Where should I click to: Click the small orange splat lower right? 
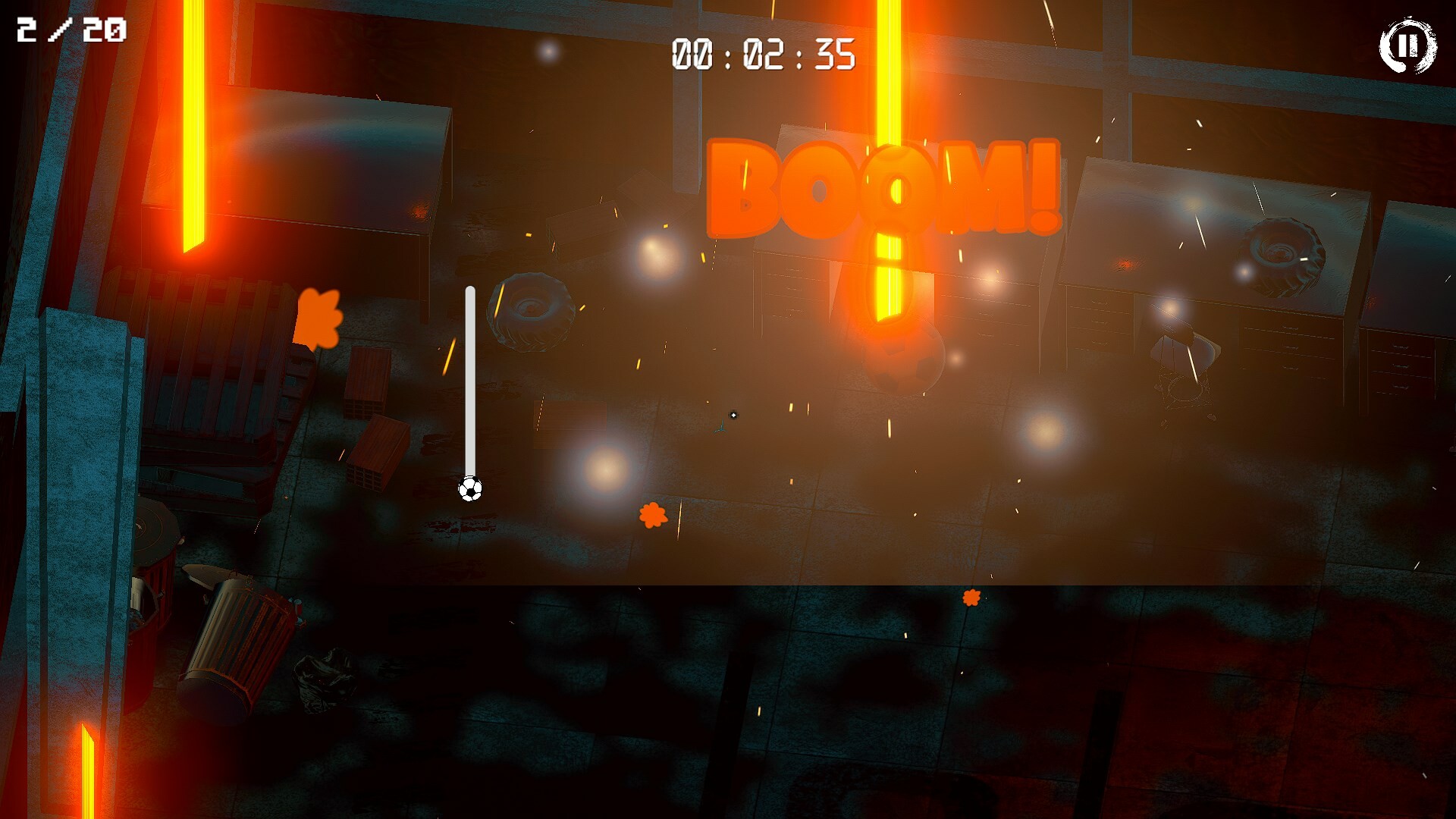[971, 599]
